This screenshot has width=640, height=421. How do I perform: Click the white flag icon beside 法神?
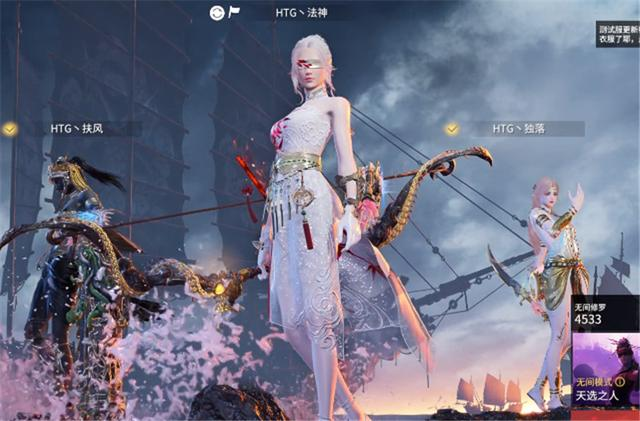234,13
